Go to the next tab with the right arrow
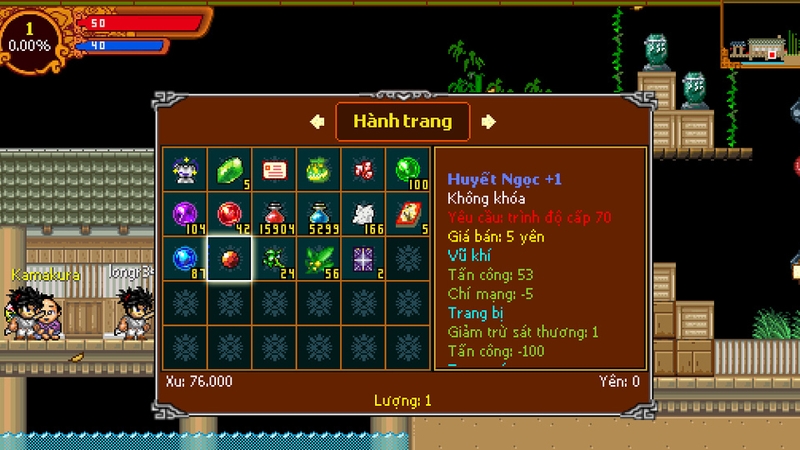 pos(488,122)
